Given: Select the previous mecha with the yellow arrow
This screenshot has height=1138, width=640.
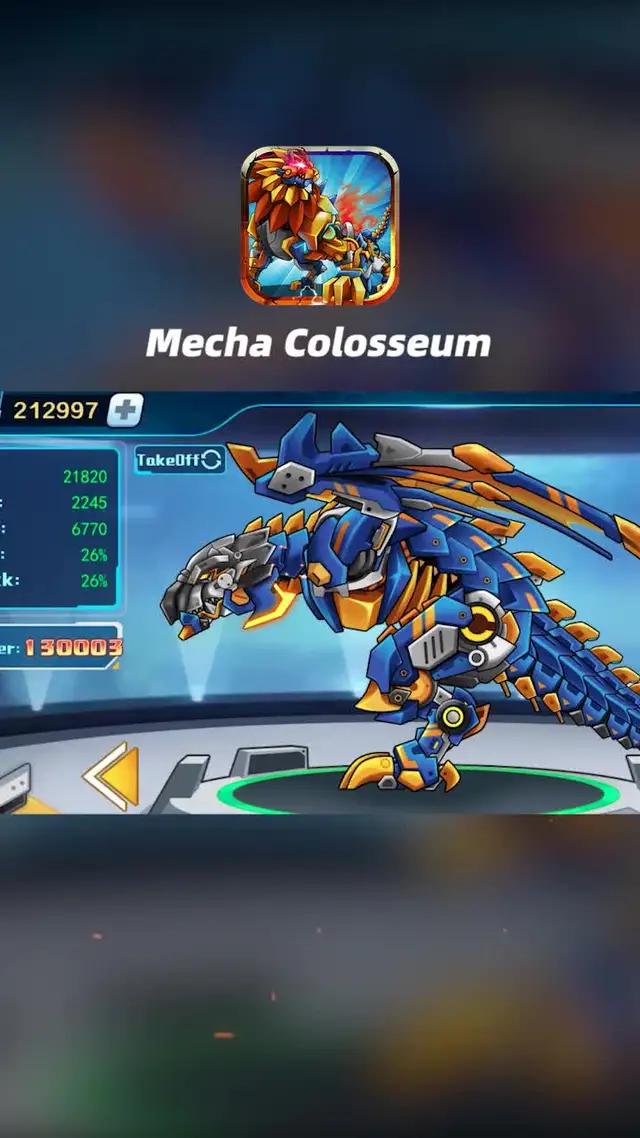Looking at the screenshot, I should click(110, 775).
